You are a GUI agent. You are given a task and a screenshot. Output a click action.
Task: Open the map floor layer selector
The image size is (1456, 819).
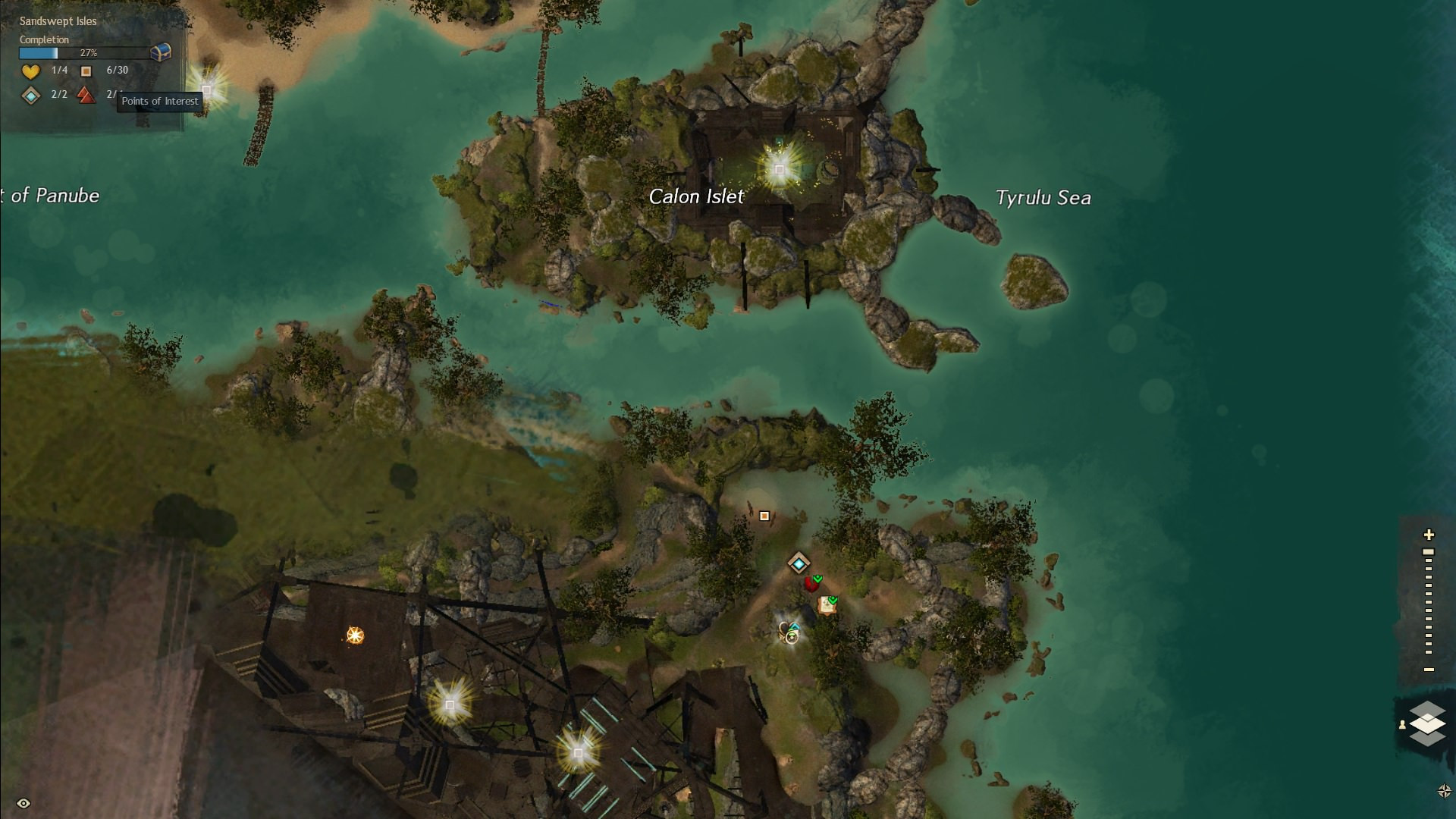1427,723
